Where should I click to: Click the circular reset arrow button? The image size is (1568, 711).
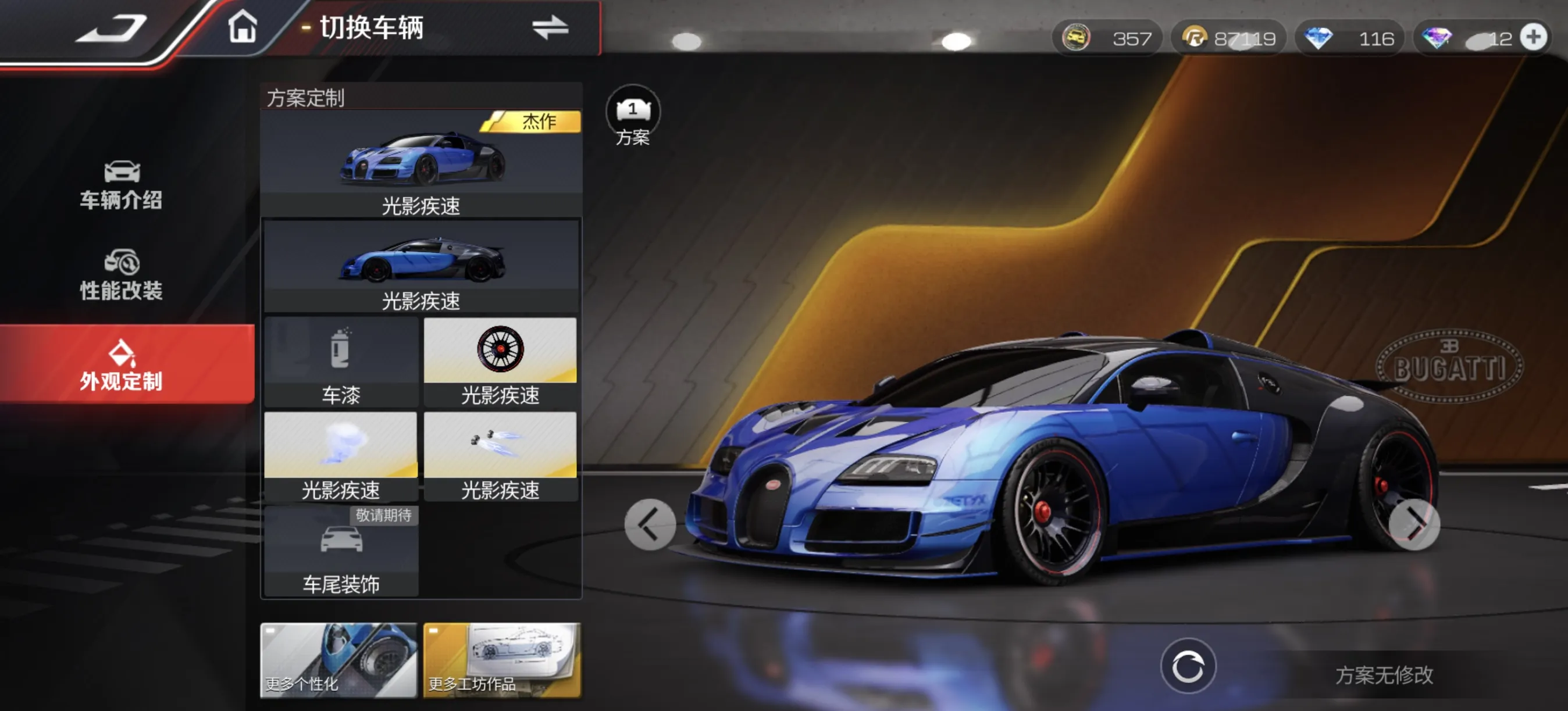click(1188, 667)
